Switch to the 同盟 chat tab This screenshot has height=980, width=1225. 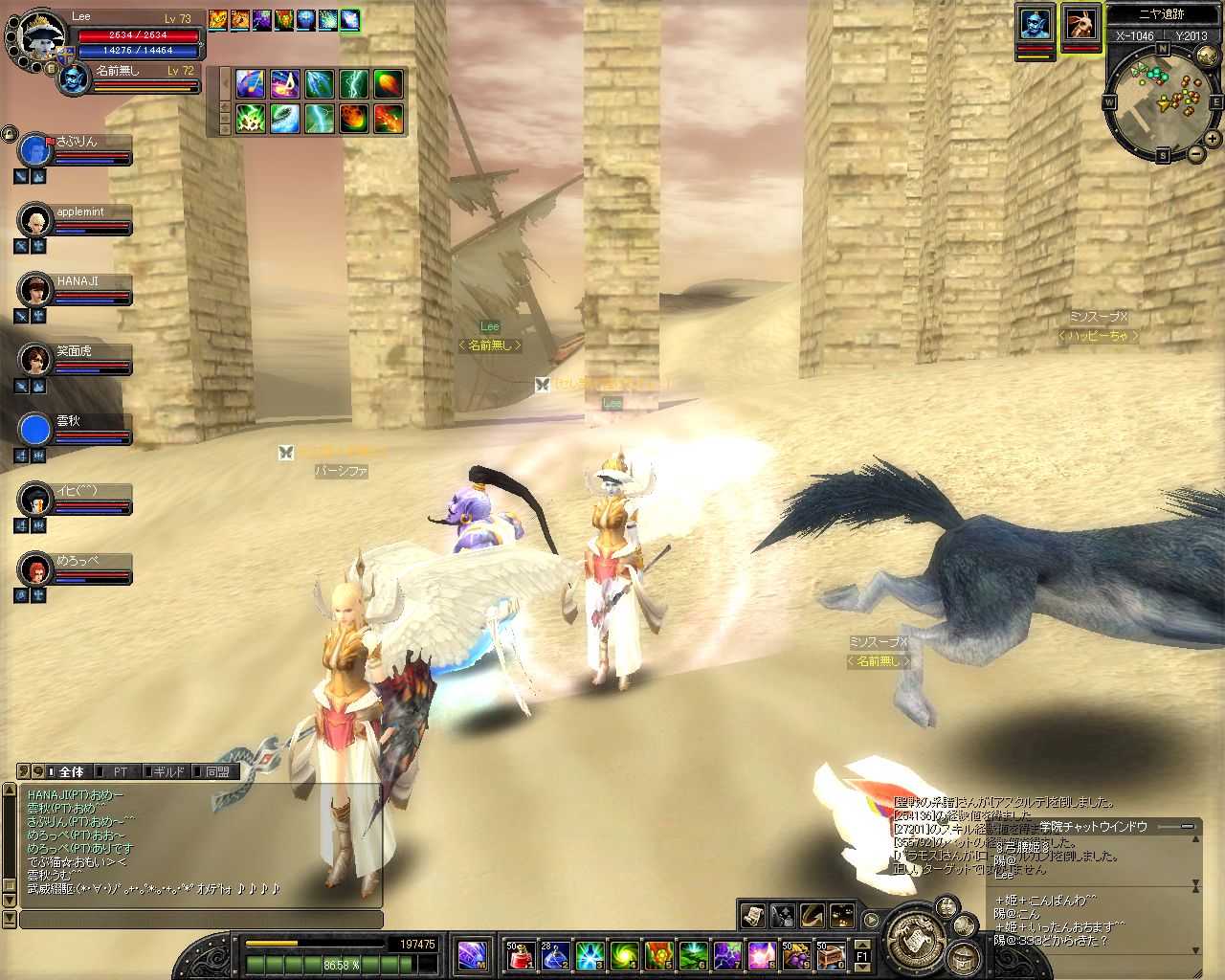pos(217,771)
